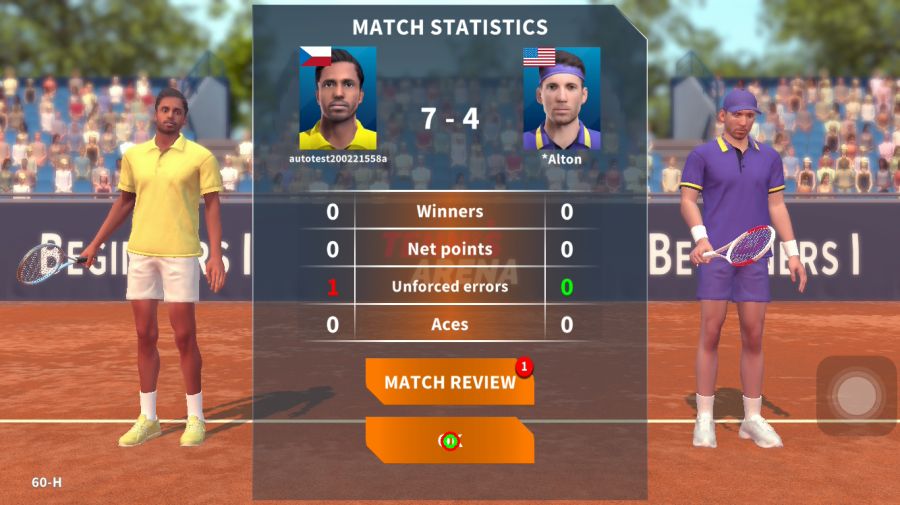This screenshot has height=505, width=900.
Task: Select autotest200221558a's player portrait
Action: click(338, 98)
